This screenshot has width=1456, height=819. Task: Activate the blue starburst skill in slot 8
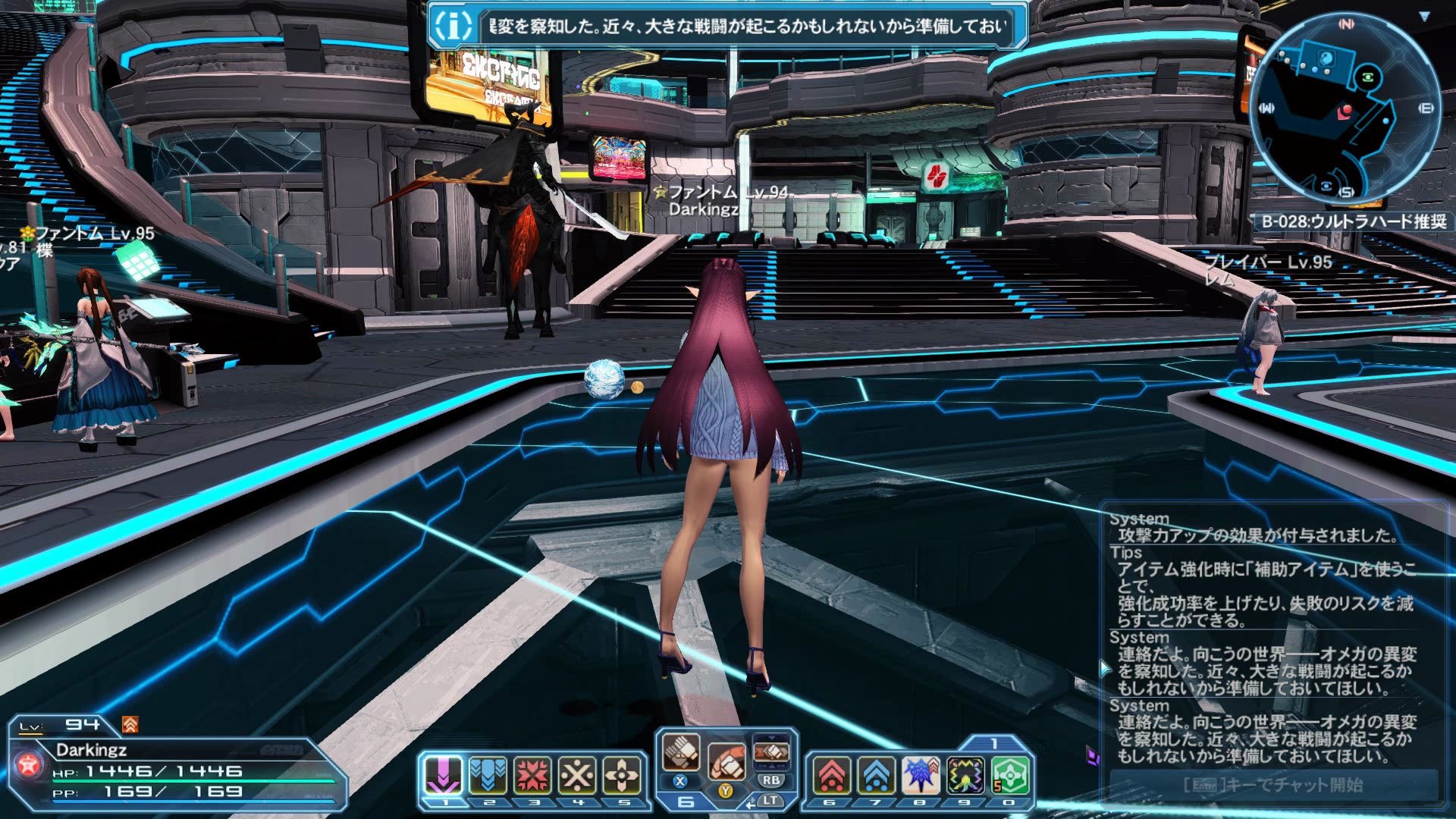point(921,775)
